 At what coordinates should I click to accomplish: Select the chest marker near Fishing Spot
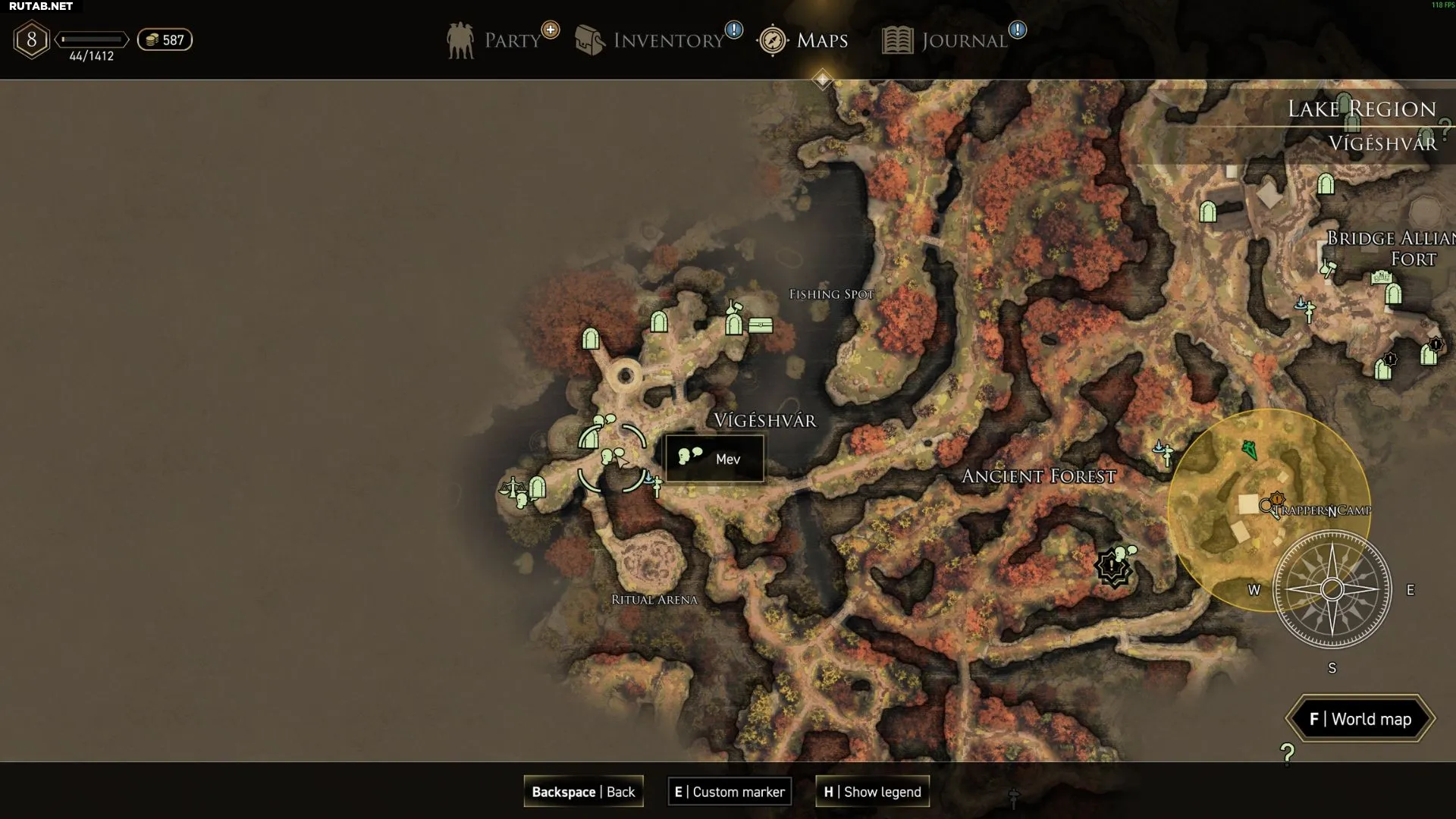point(761,325)
